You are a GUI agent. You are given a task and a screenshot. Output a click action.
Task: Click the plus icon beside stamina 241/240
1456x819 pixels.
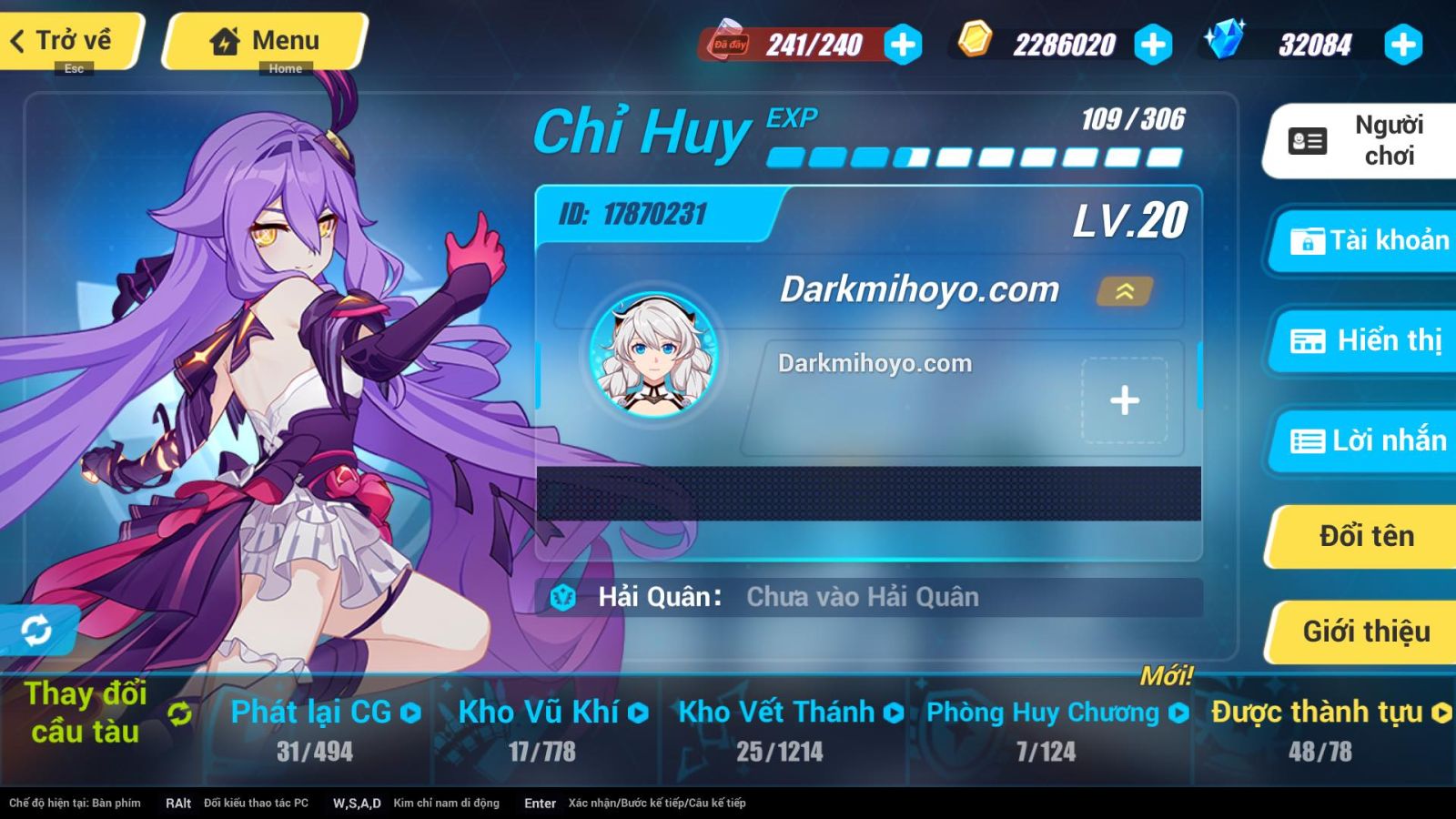tap(902, 42)
